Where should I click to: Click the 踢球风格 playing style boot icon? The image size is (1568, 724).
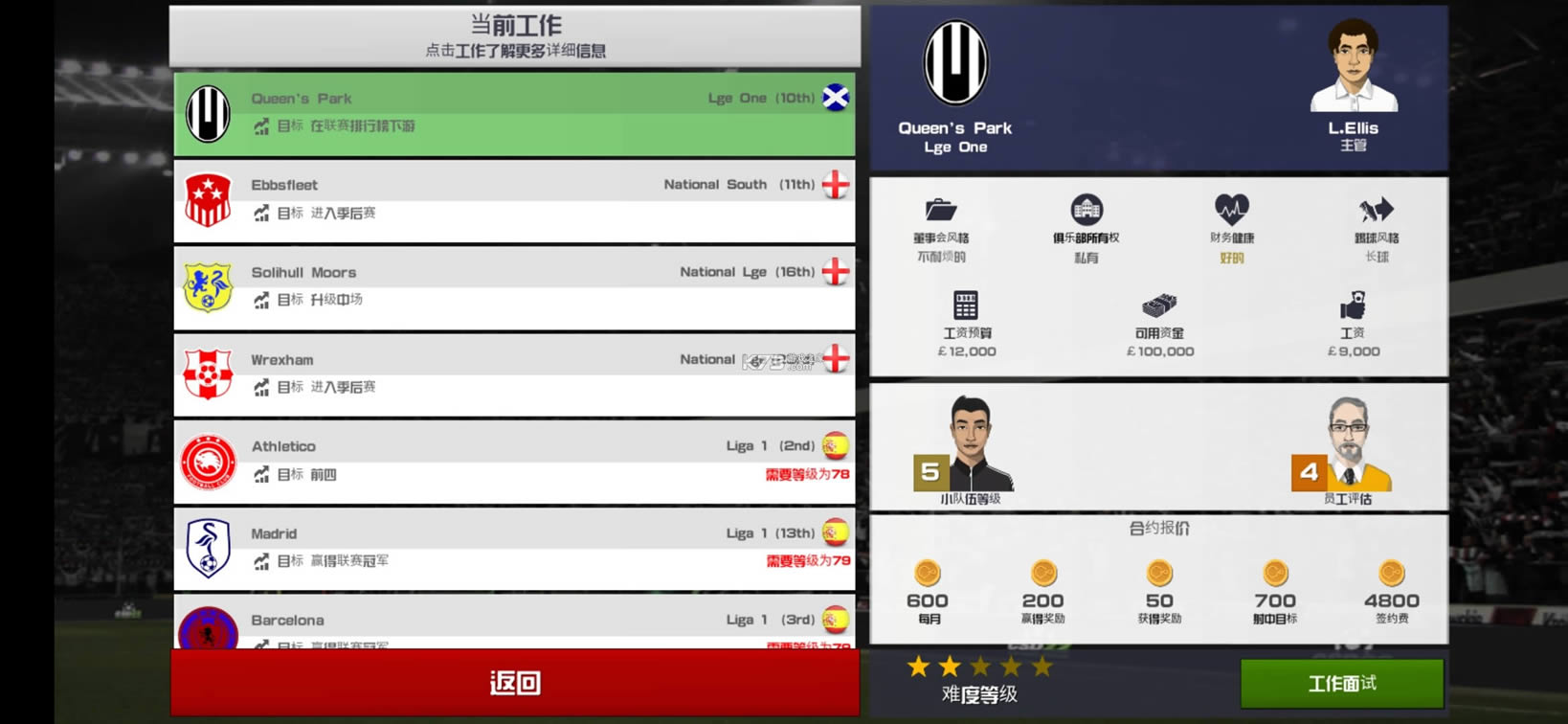click(1375, 211)
